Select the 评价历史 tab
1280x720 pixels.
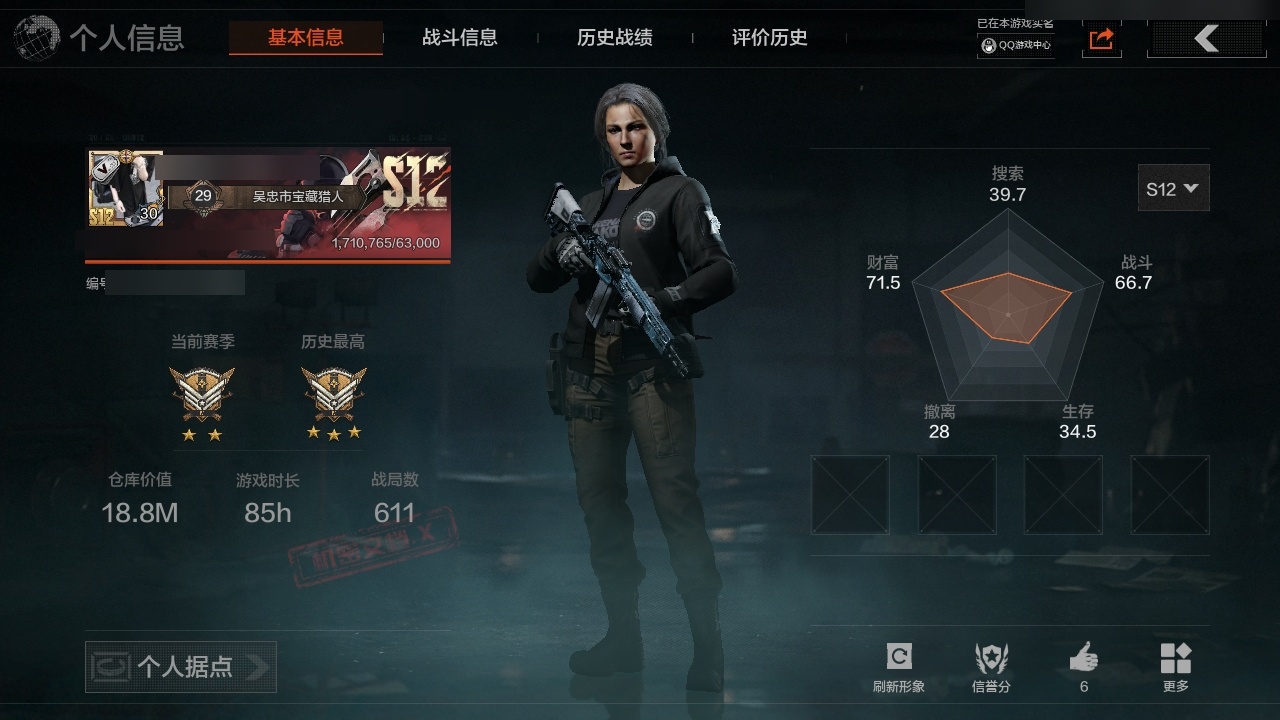770,38
